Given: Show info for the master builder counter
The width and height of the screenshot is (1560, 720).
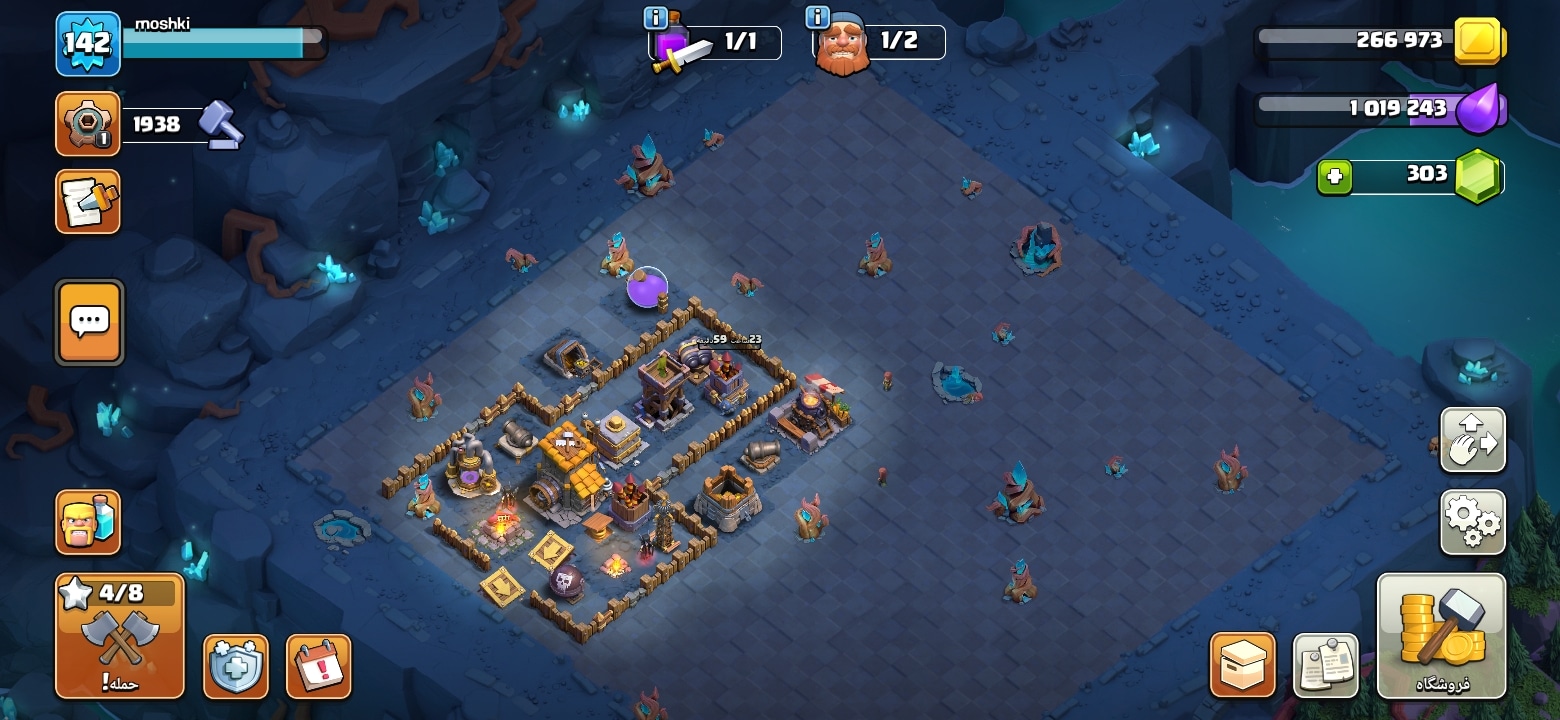Looking at the screenshot, I should [x=817, y=18].
